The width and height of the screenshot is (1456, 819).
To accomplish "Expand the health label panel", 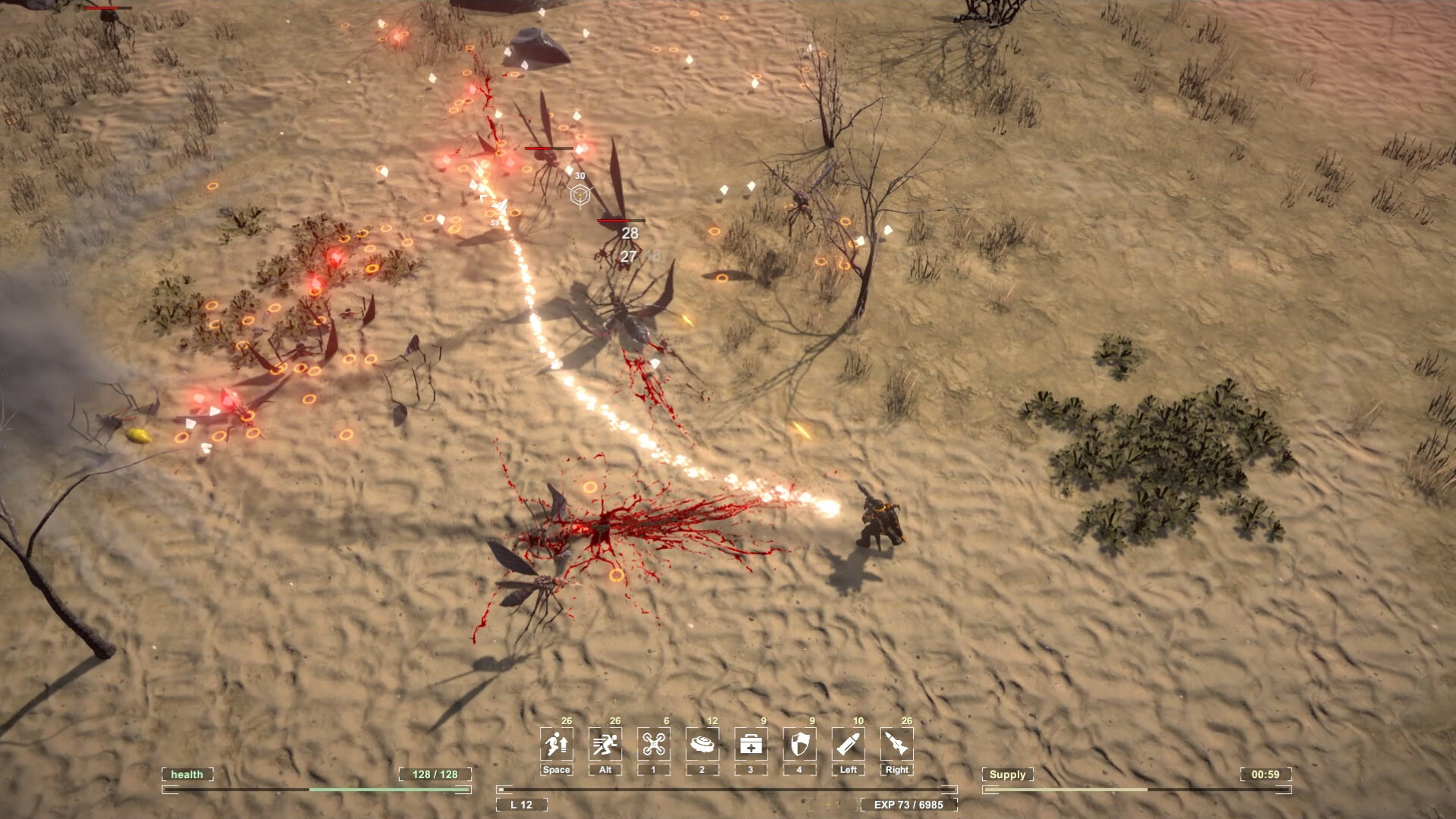I will click(x=187, y=775).
